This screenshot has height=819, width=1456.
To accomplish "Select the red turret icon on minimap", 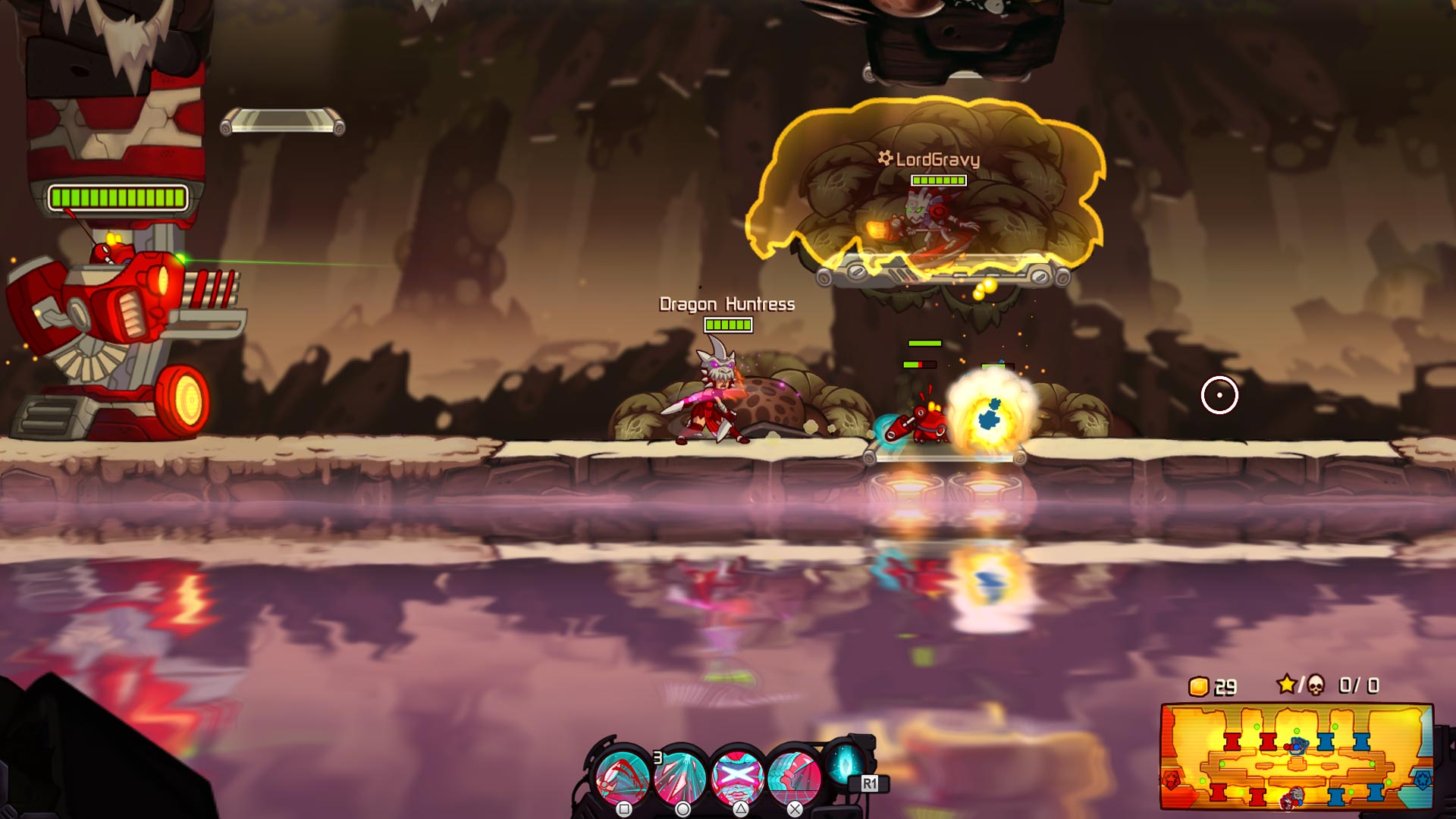I will tap(1232, 742).
